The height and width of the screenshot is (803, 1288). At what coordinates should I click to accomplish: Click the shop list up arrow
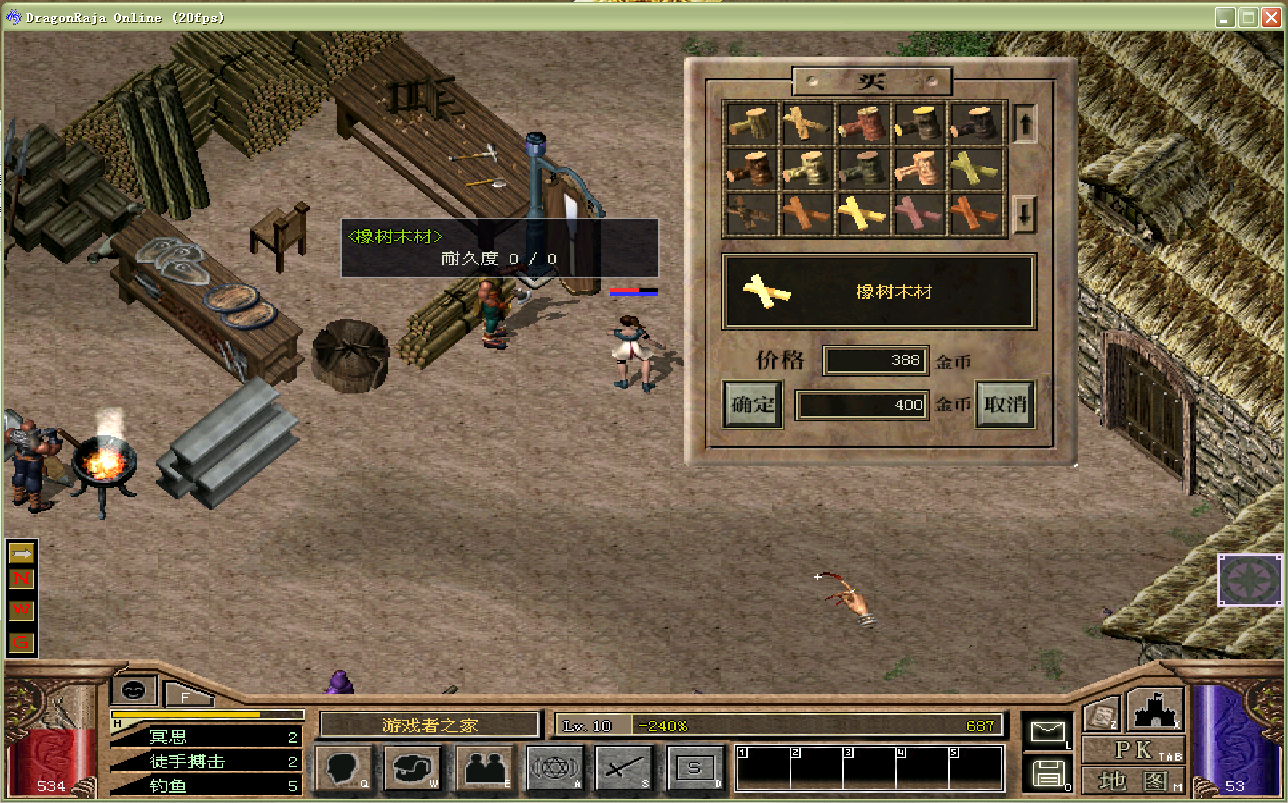point(1024,124)
